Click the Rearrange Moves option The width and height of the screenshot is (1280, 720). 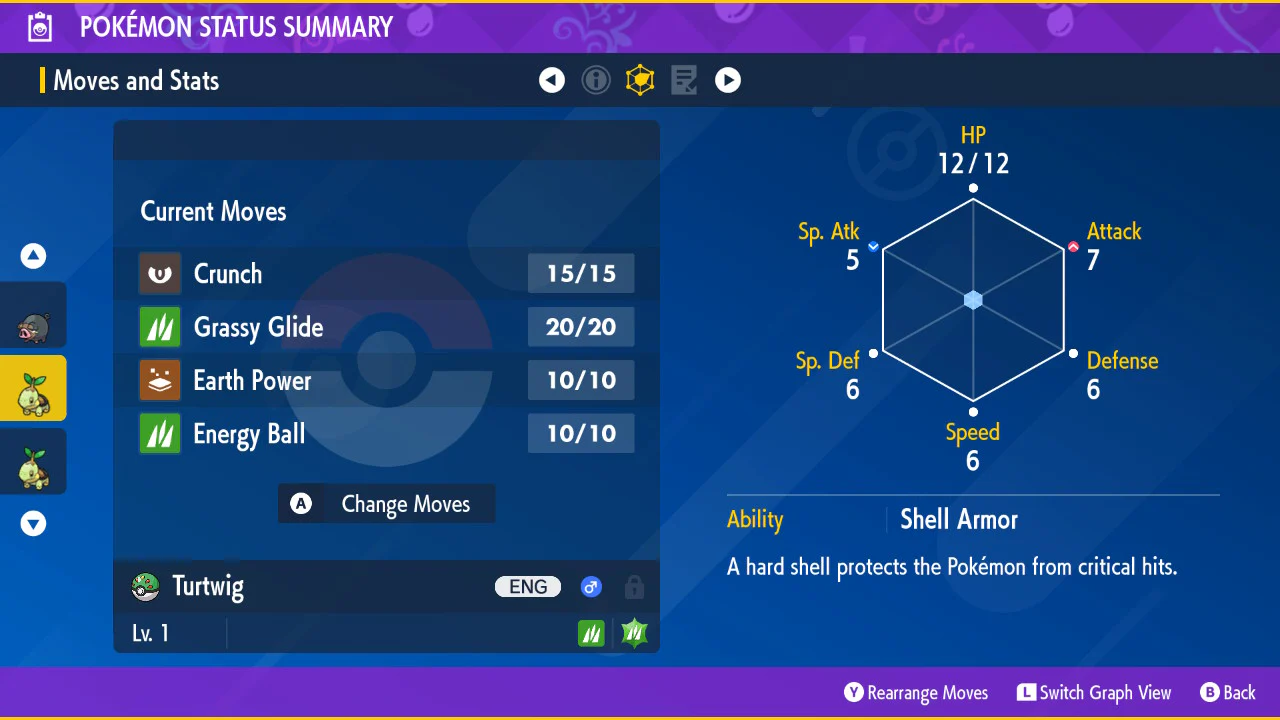[916, 693]
